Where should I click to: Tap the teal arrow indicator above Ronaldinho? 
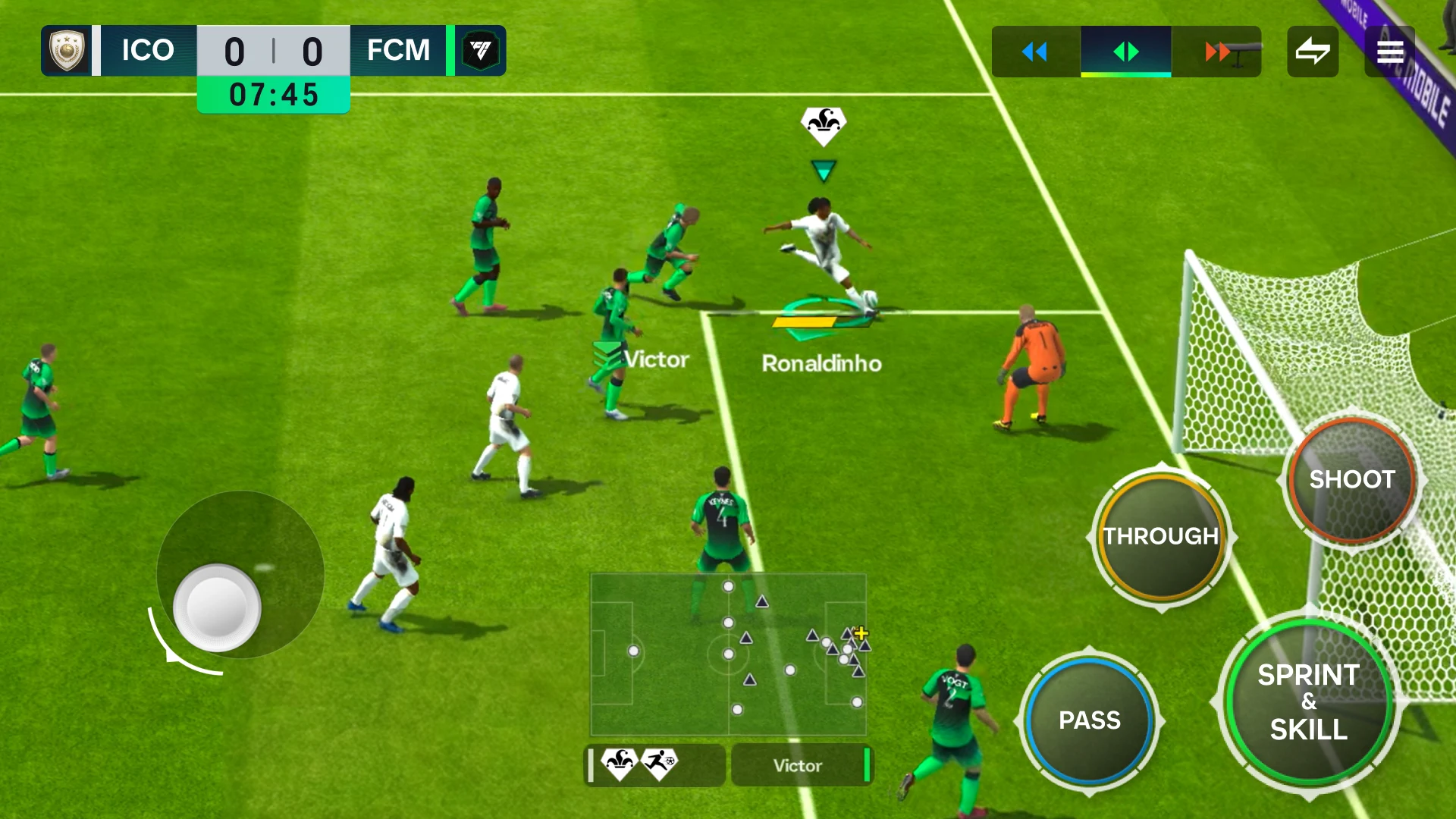821,173
